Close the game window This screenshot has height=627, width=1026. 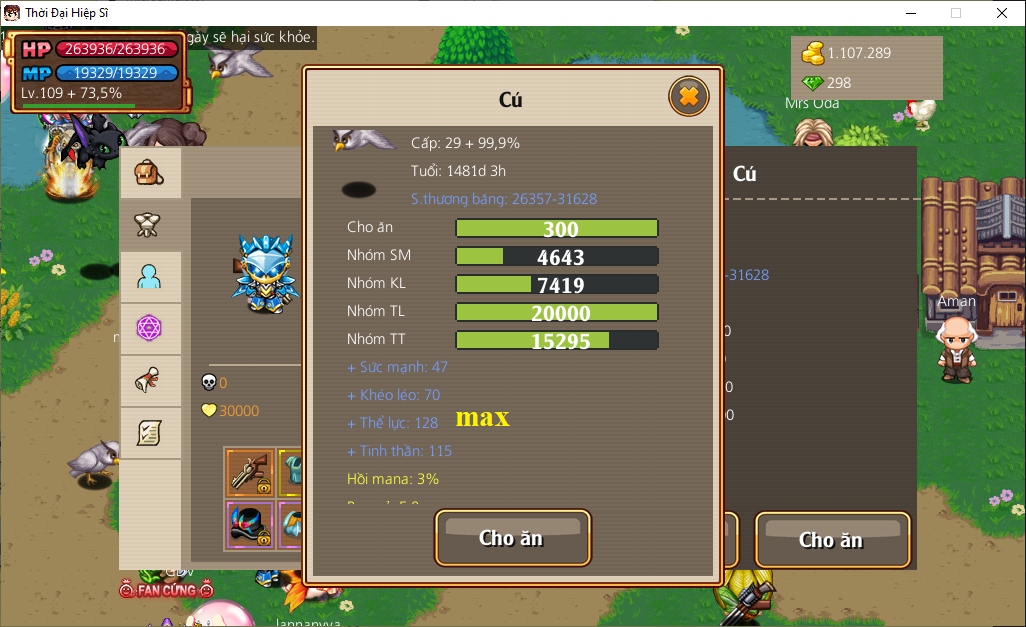pos(1002,13)
